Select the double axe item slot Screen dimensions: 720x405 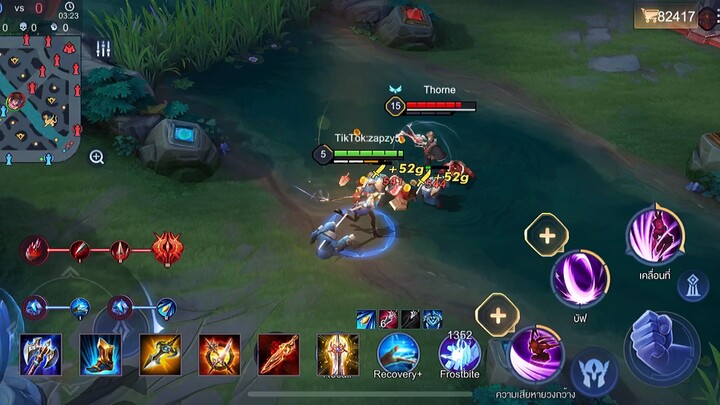tap(41, 355)
